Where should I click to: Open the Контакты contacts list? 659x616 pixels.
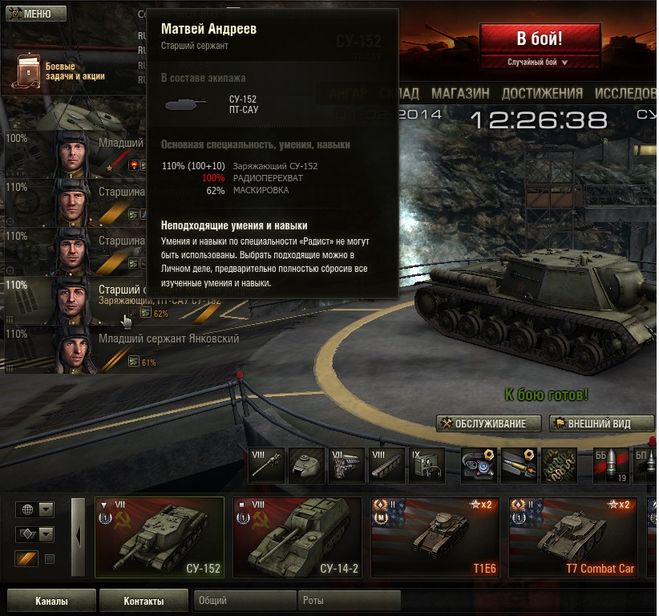[144, 601]
